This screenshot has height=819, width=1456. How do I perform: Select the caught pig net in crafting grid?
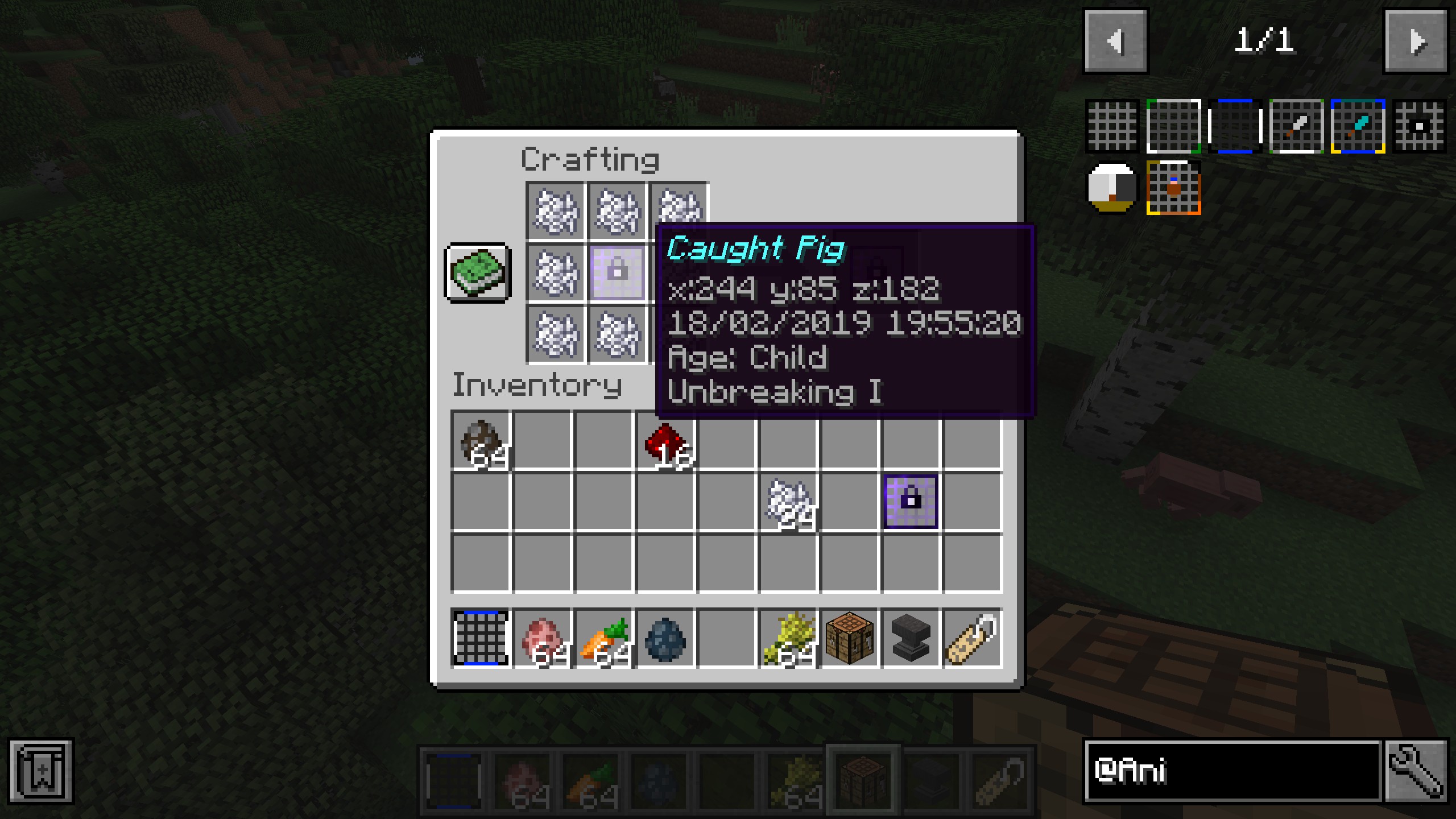pos(617,273)
